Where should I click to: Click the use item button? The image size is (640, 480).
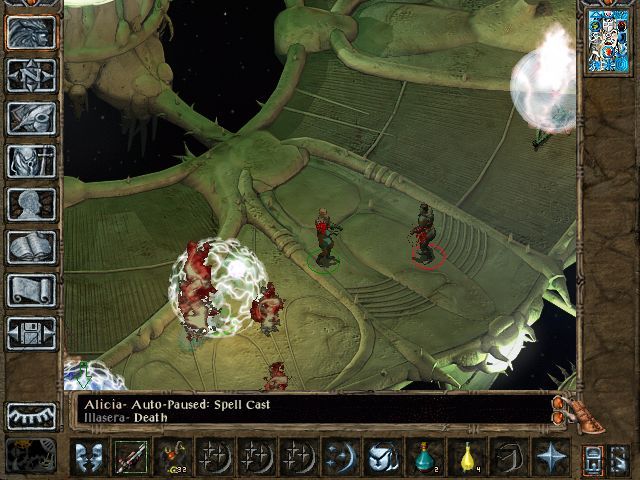[x=382, y=458]
